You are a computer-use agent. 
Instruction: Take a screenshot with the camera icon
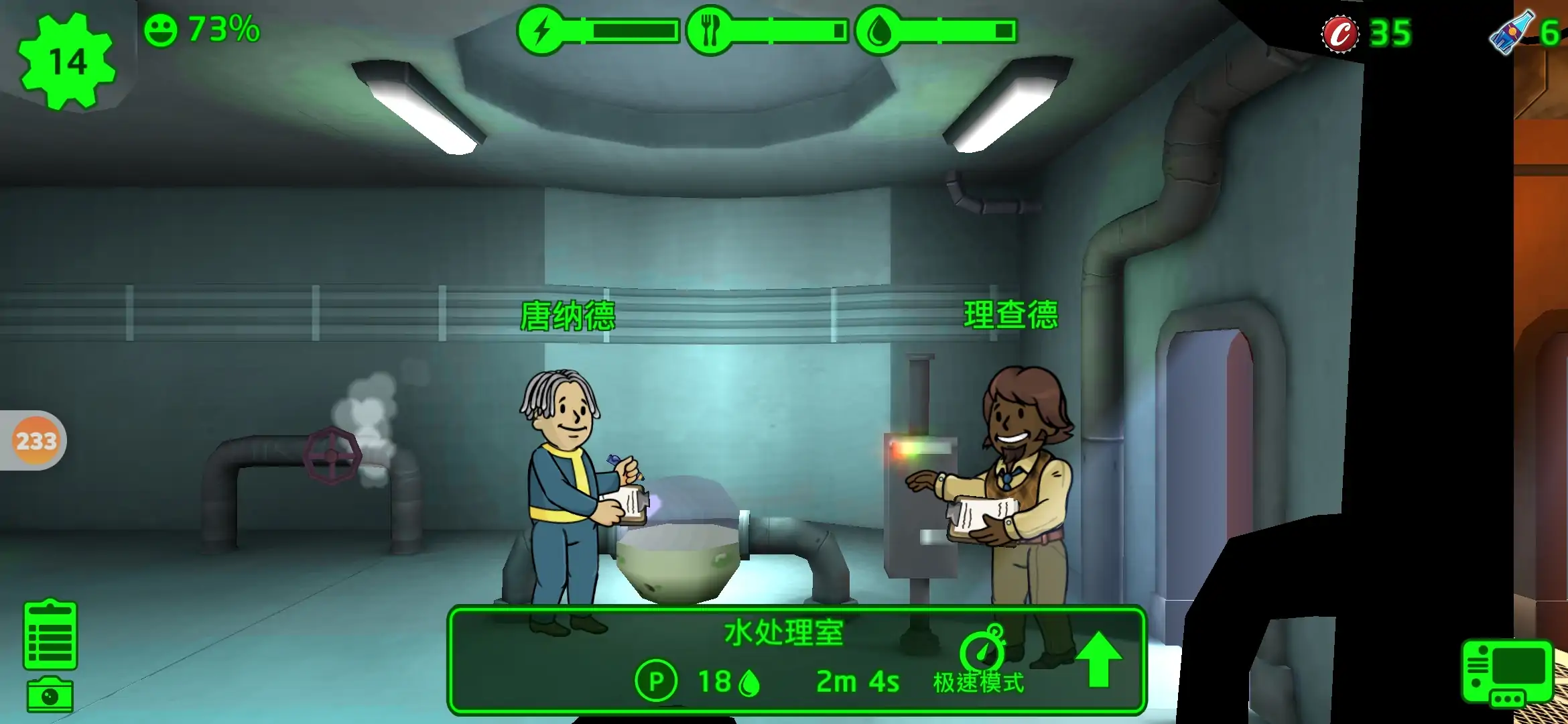point(50,695)
